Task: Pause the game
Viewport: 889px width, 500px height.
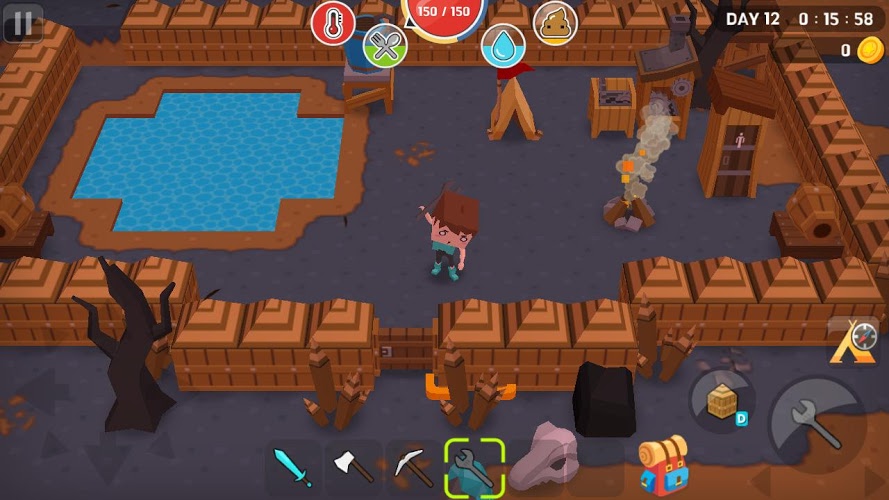Action: click(23, 23)
